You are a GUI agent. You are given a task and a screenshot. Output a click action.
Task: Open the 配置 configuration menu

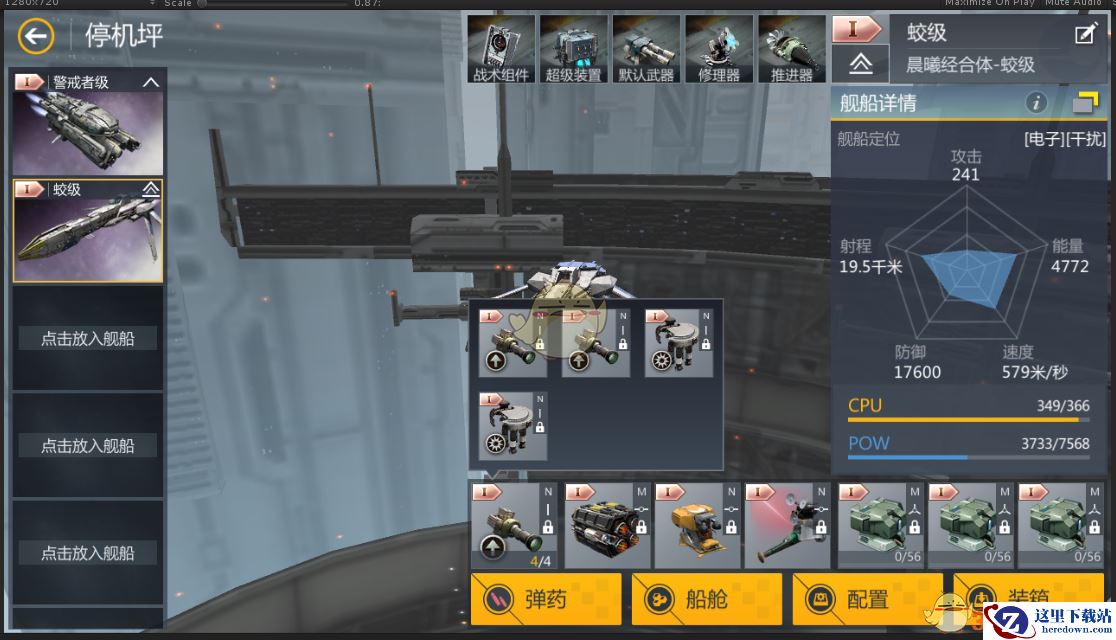click(x=867, y=599)
